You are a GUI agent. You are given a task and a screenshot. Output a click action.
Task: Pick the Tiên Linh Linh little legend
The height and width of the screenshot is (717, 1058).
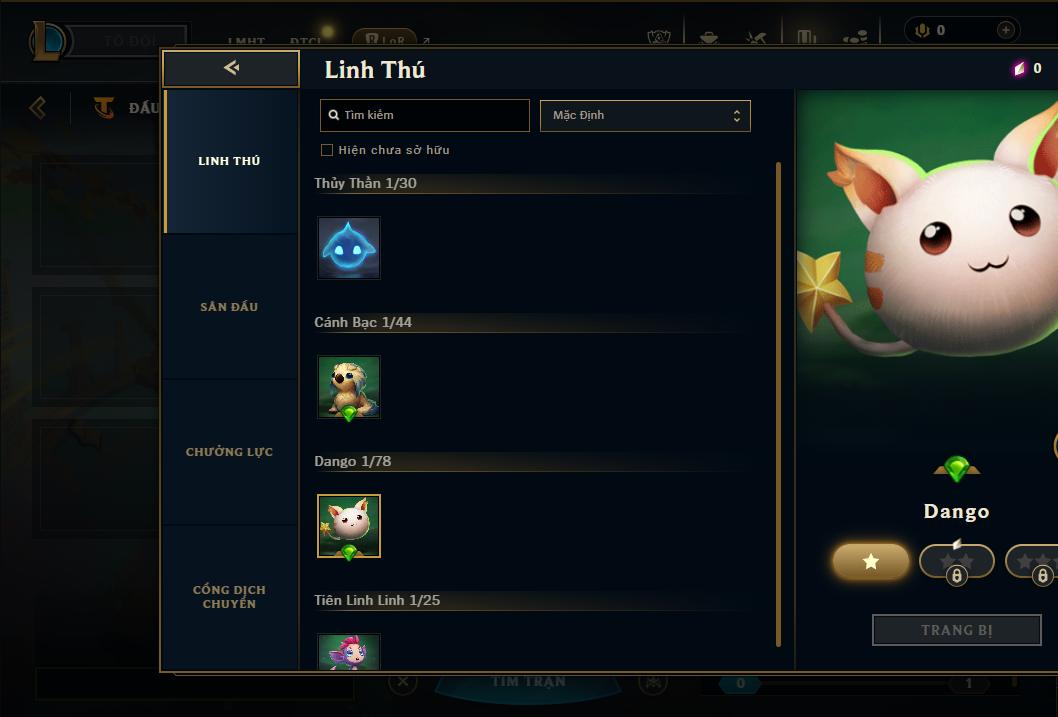(x=349, y=651)
